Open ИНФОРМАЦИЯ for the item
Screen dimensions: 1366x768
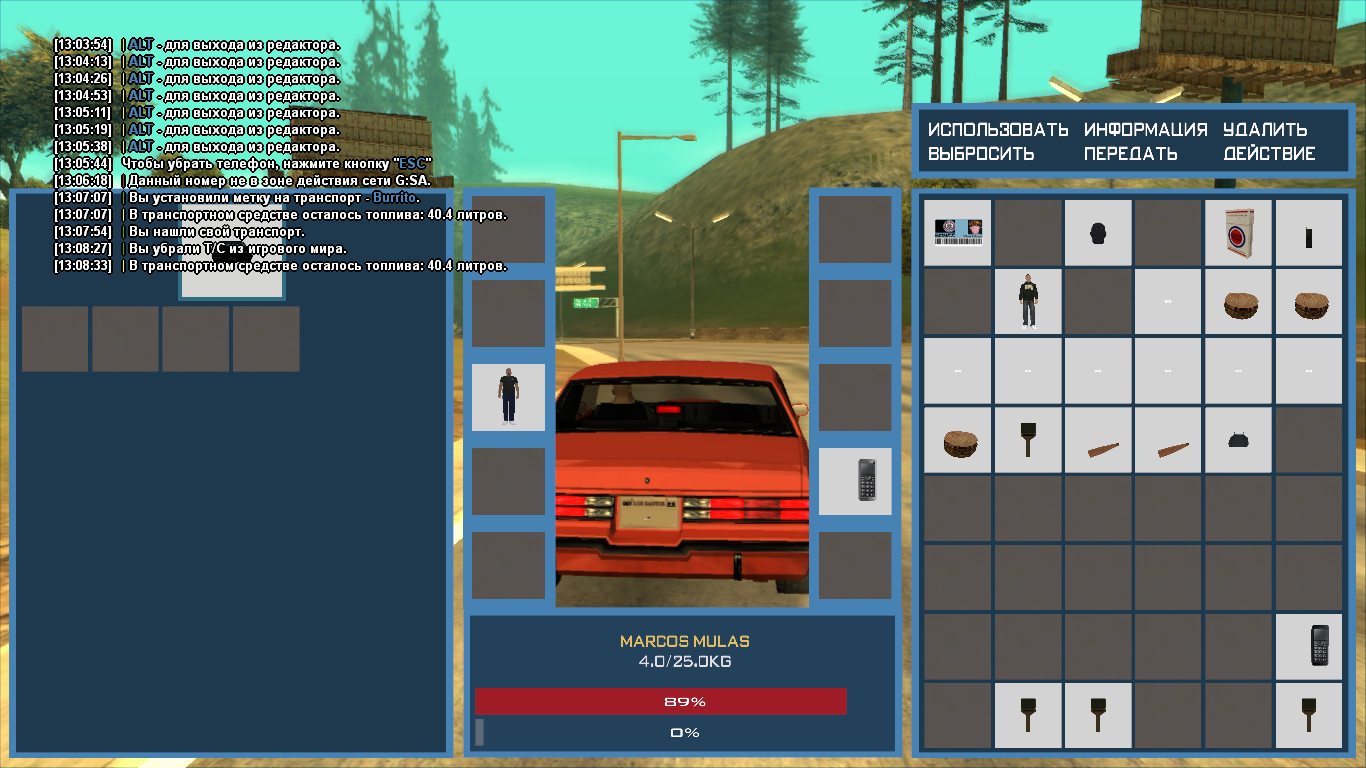click(1145, 130)
